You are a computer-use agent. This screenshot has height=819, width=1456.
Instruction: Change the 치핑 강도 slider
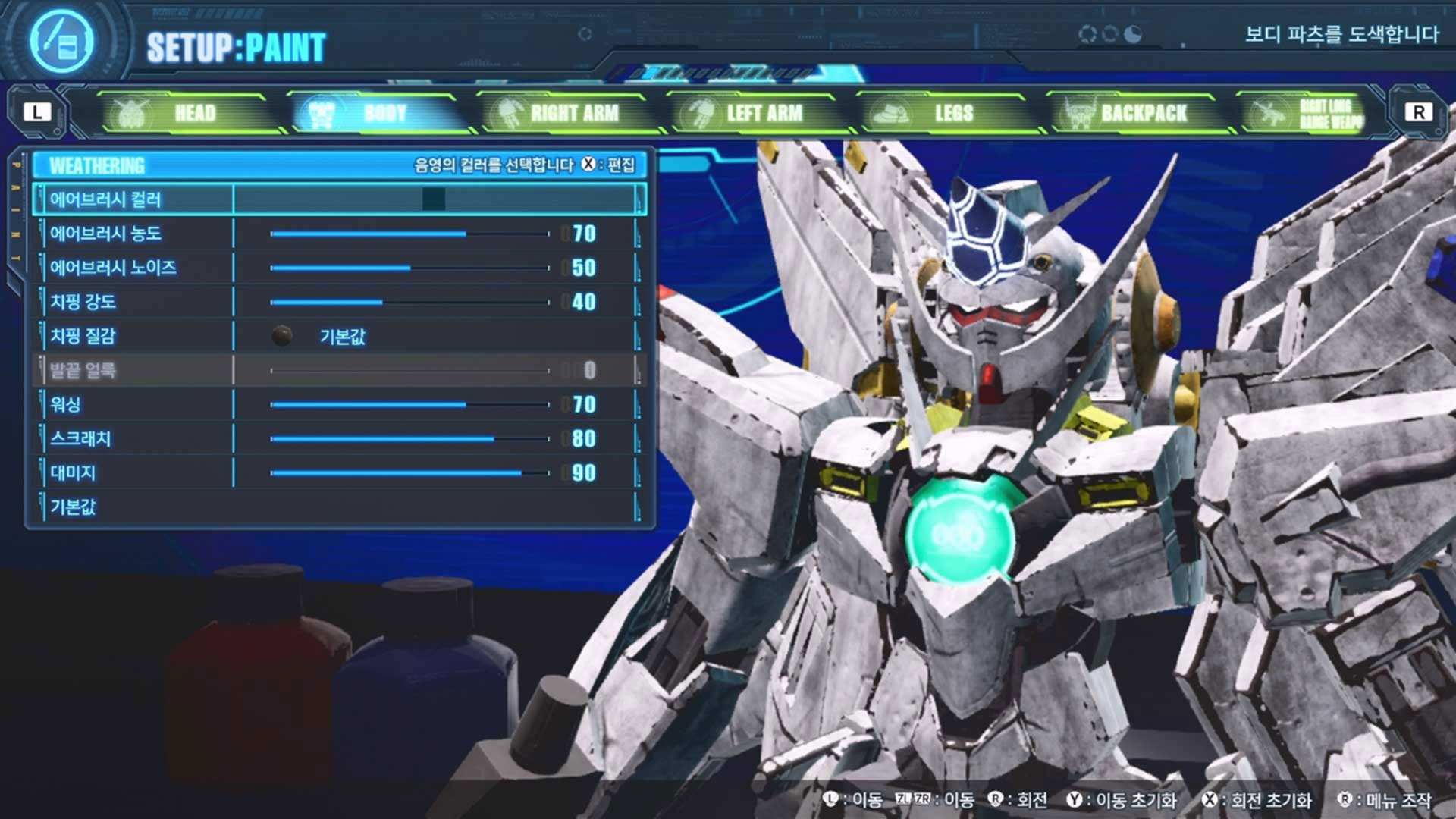point(409,302)
